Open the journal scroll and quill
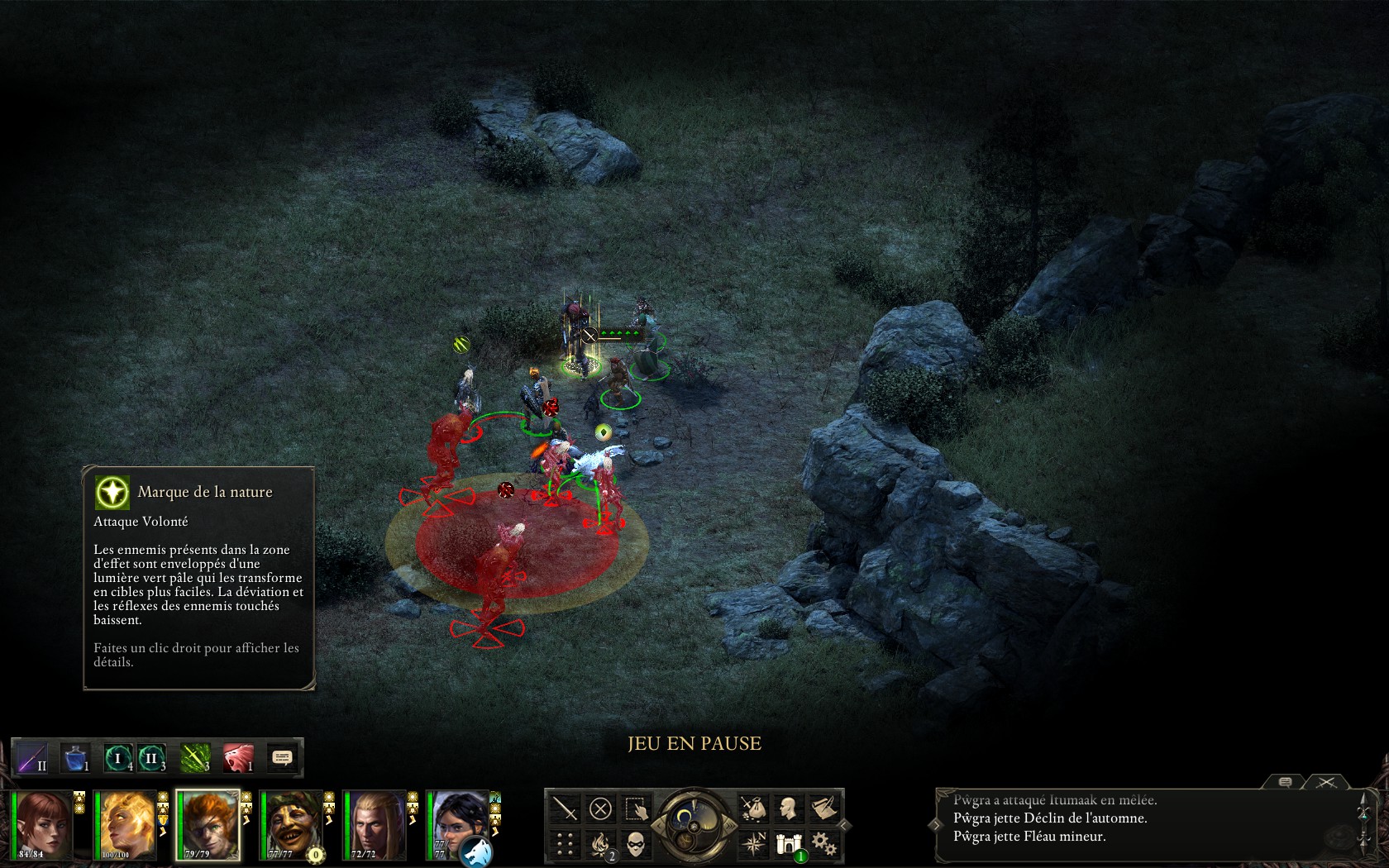 (x=823, y=808)
